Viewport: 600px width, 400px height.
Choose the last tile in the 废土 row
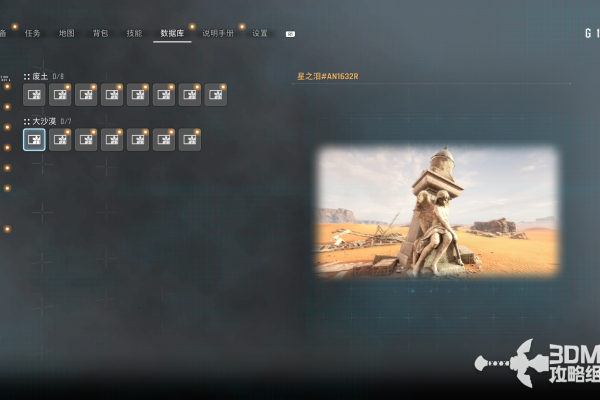pos(216,95)
